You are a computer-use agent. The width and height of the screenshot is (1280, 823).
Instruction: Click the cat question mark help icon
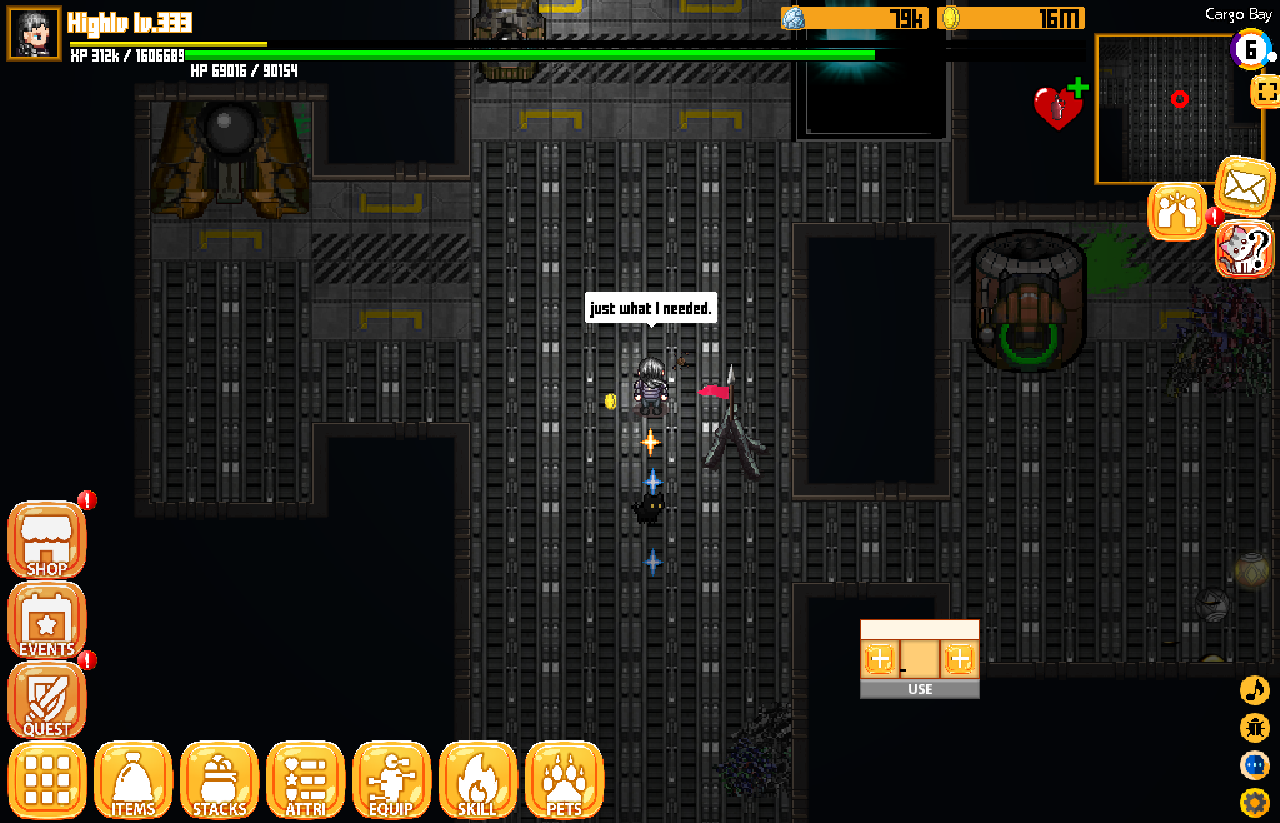(1245, 249)
